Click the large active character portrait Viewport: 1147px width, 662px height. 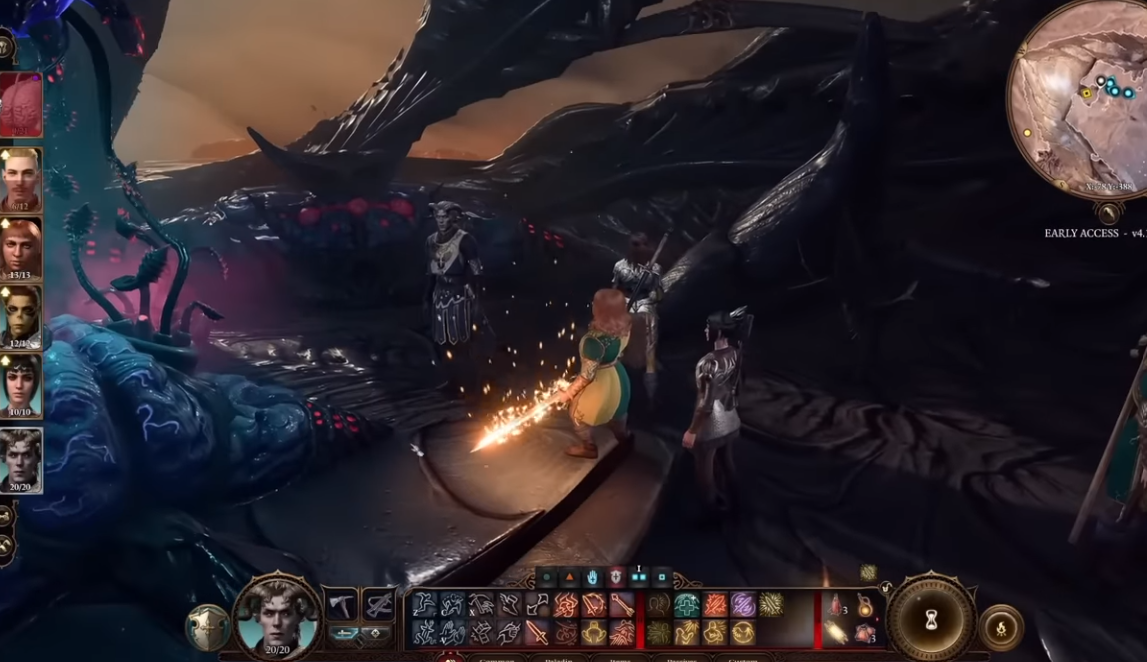[277, 616]
